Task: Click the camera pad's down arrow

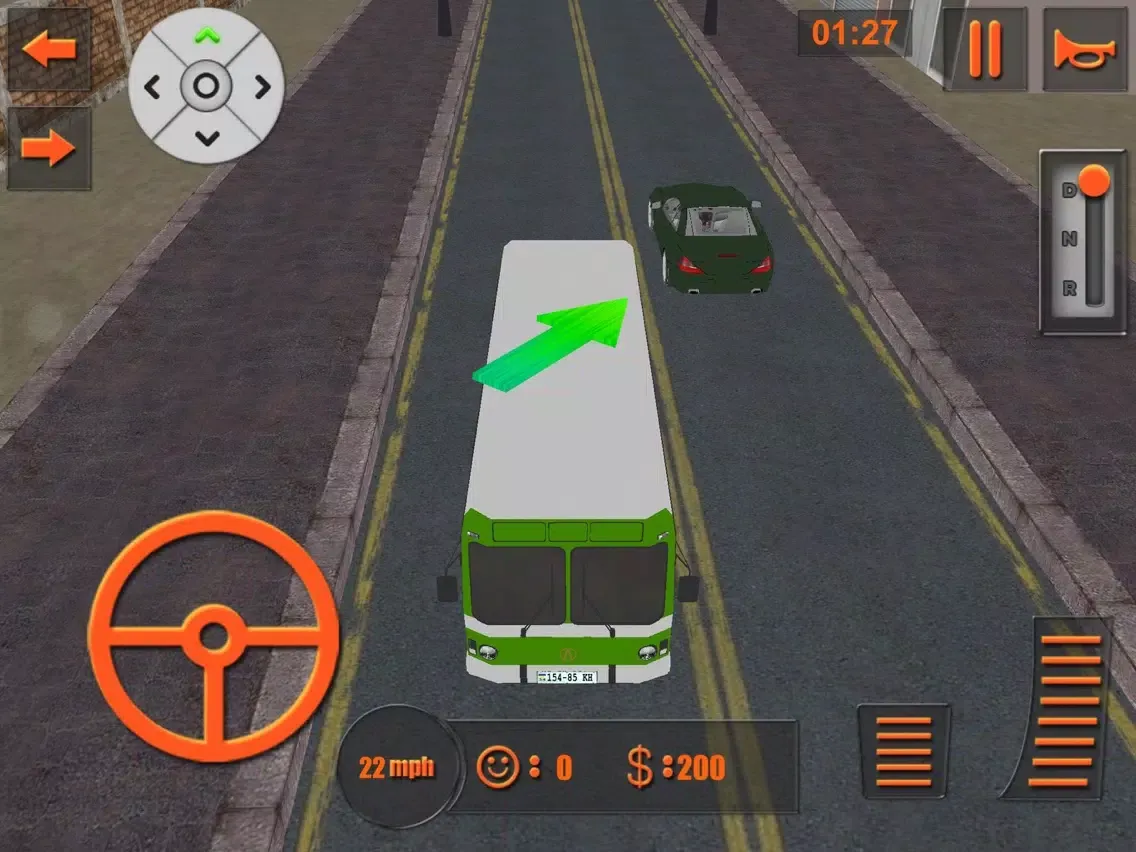Action: [x=206, y=138]
